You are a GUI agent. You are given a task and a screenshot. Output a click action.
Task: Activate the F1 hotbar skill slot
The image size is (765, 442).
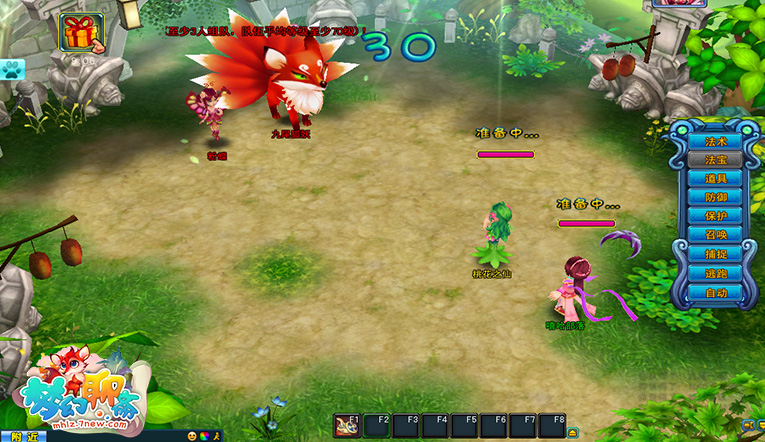click(x=348, y=426)
